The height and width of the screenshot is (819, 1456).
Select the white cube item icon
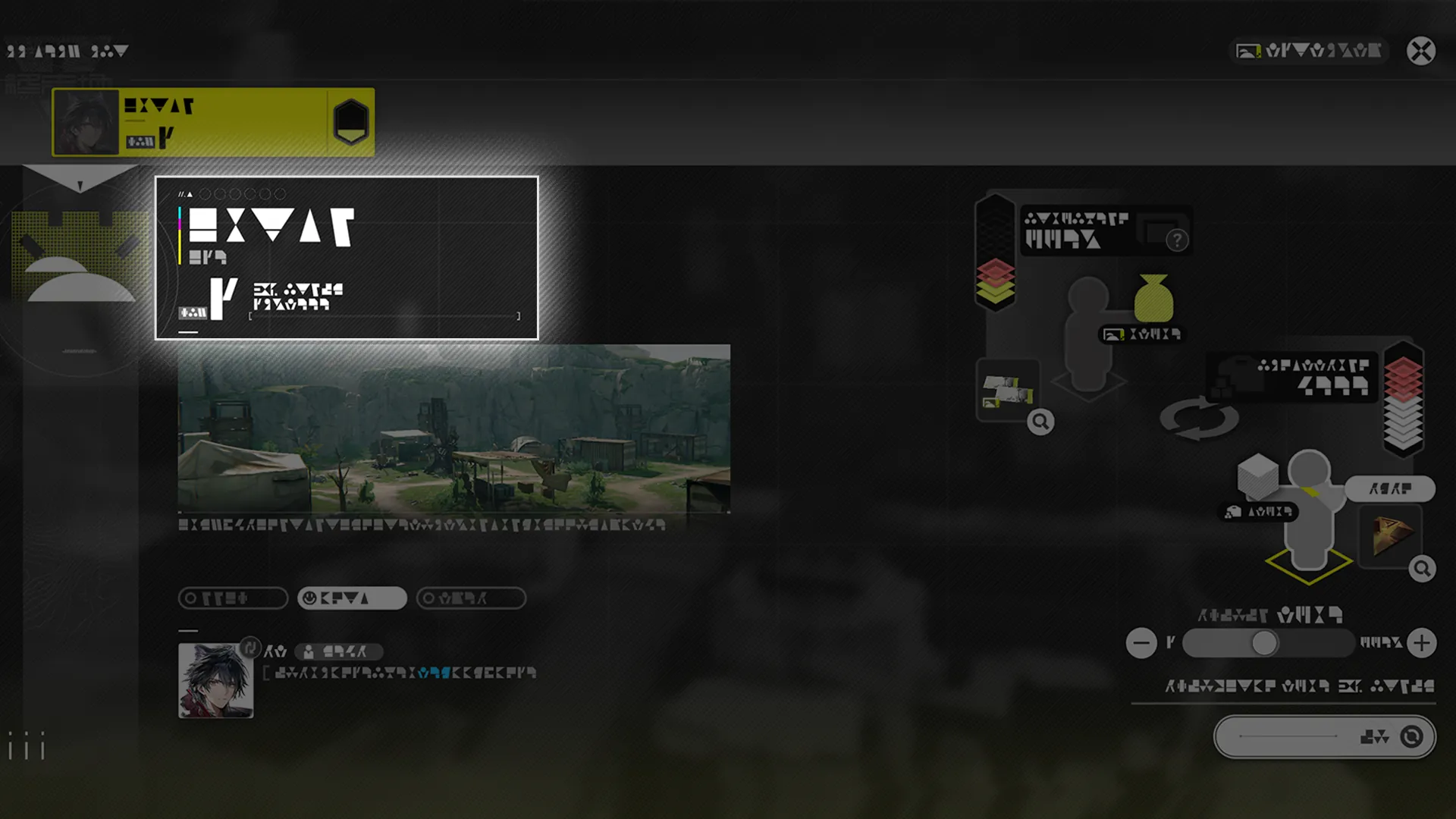coord(1257,475)
